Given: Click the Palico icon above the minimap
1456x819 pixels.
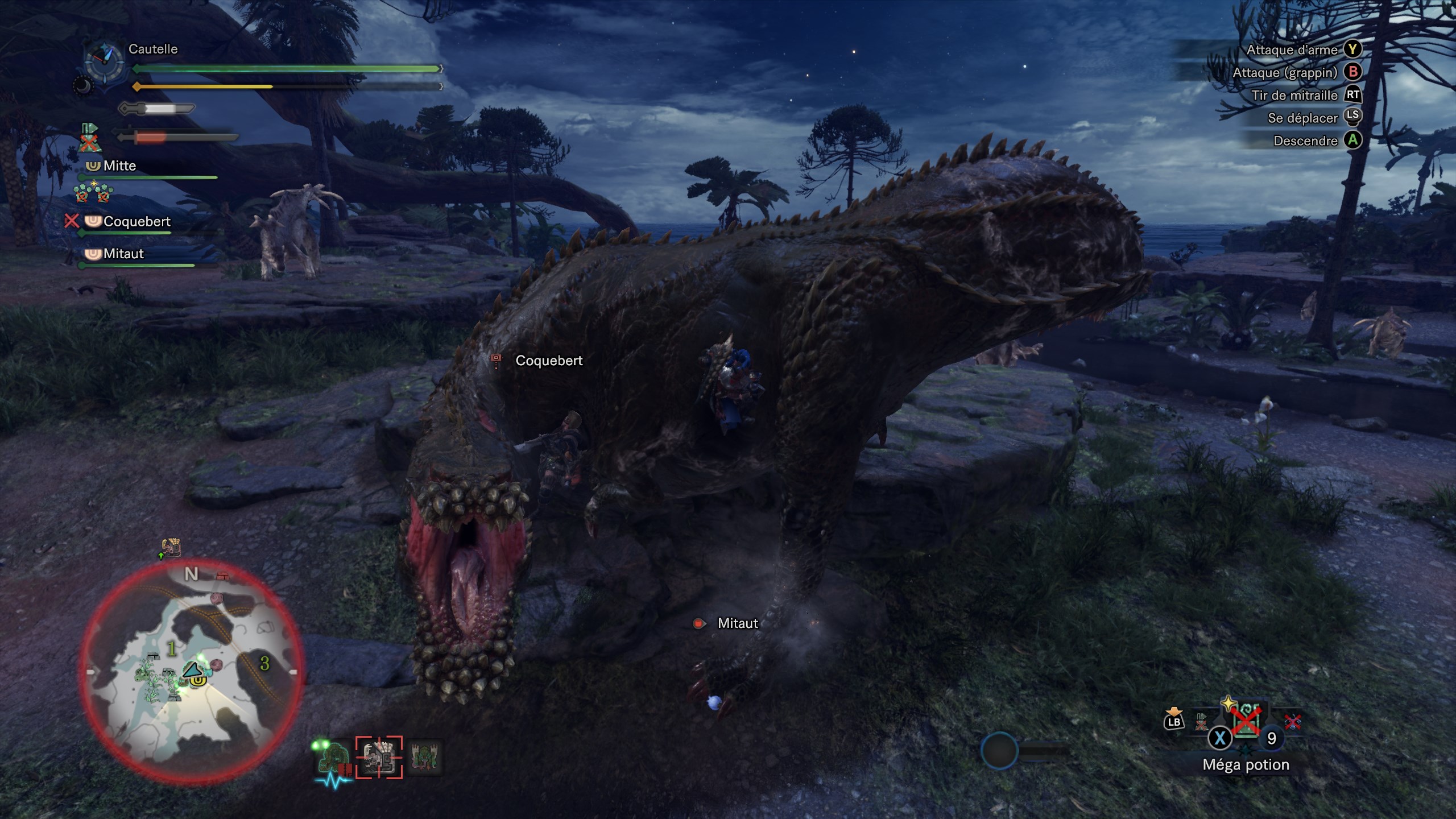Looking at the screenshot, I should (x=171, y=547).
